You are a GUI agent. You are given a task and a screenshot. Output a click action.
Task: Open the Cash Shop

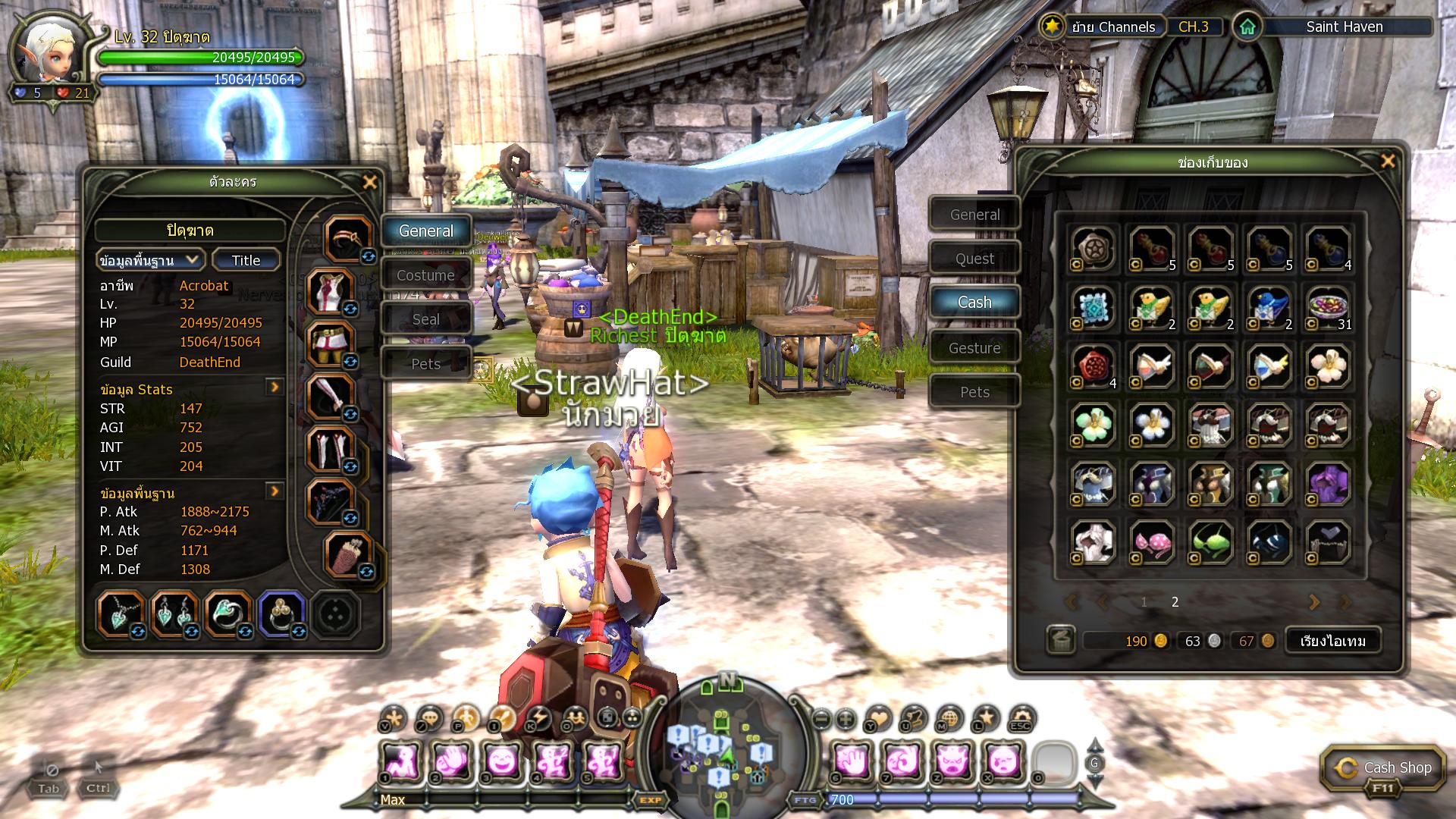(1382, 768)
